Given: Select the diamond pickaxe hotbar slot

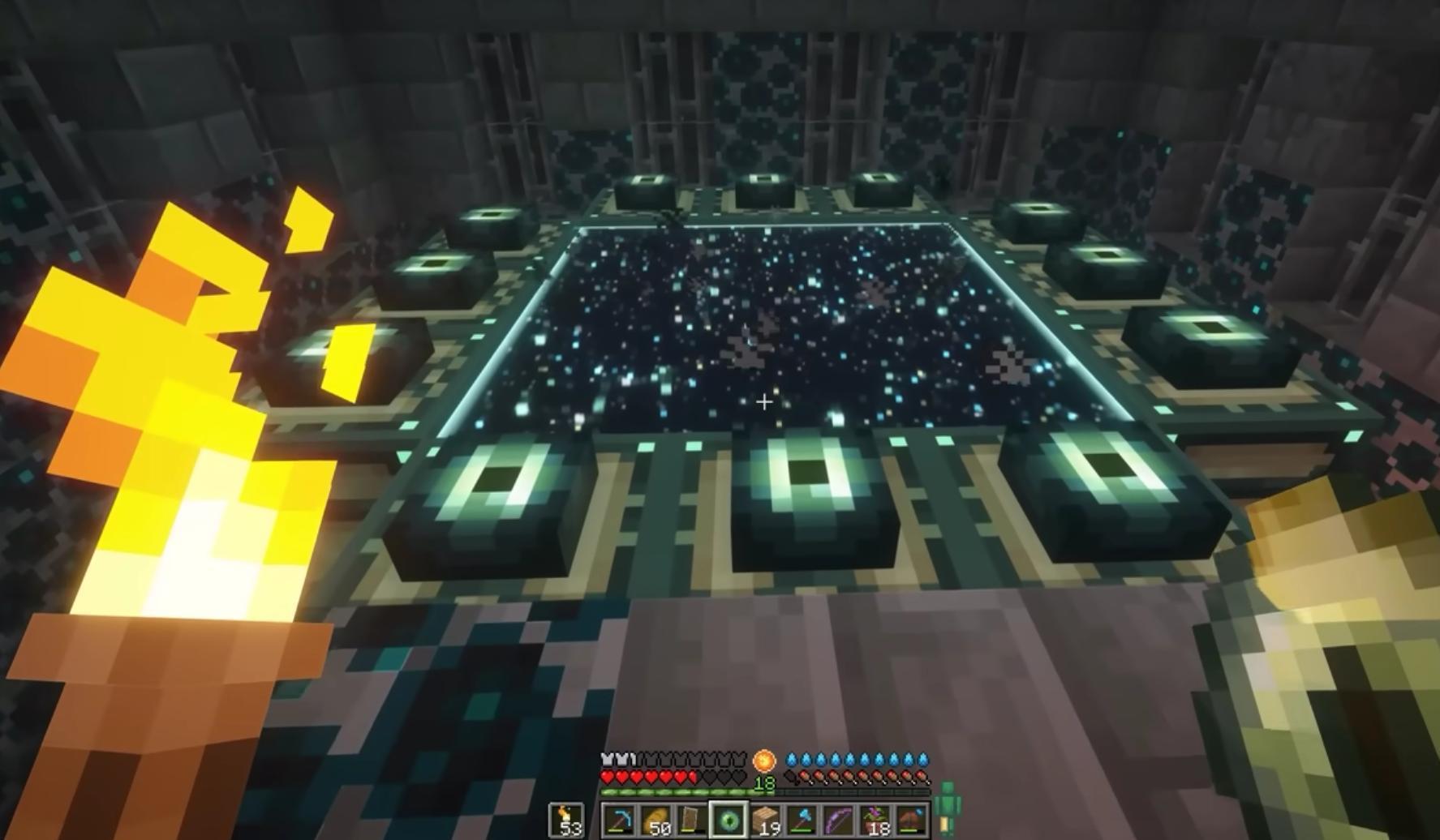Looking at the screenshot, I should pos(619,821).
